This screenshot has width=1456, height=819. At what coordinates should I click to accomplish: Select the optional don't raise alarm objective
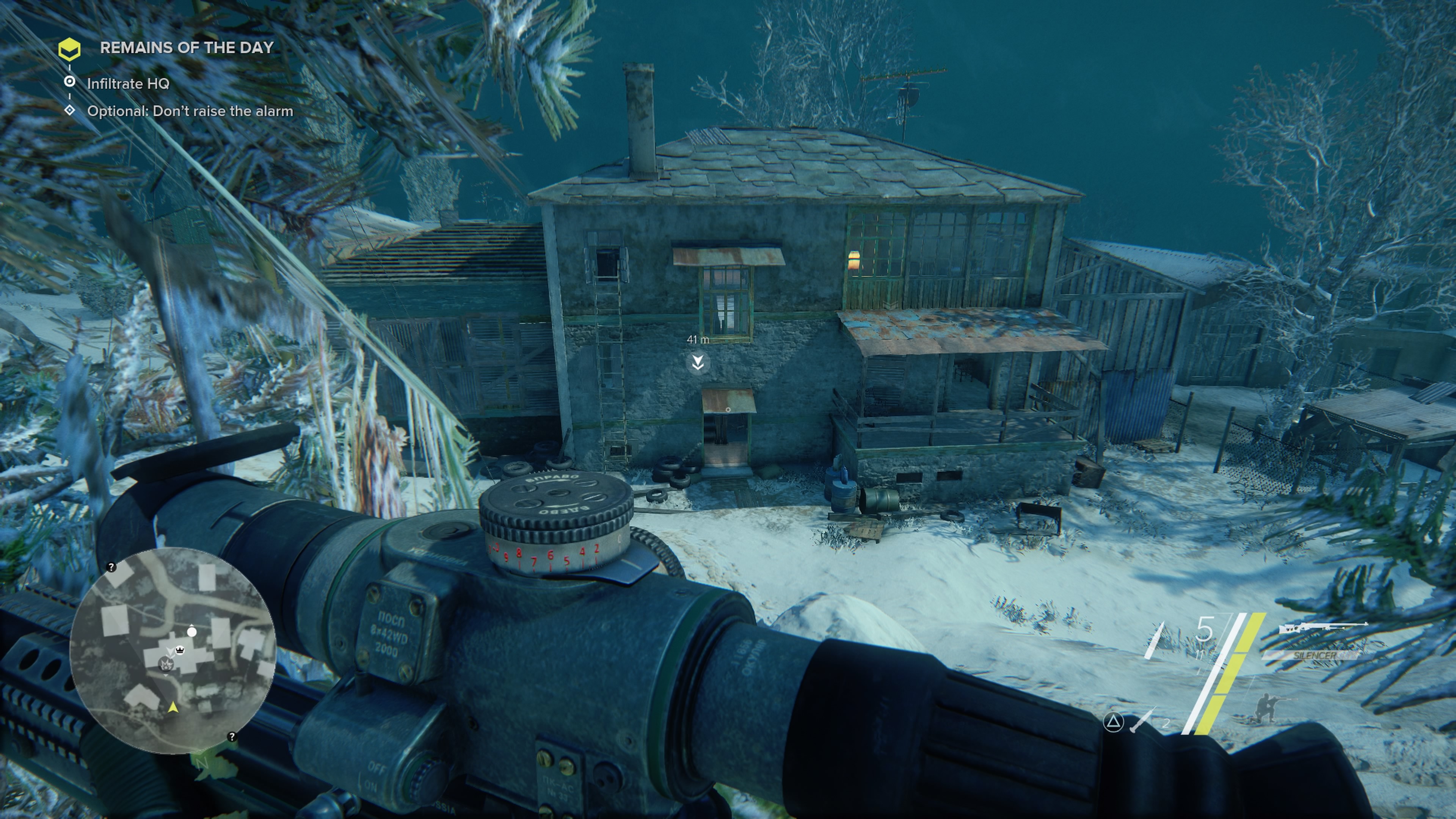coord(190,111)
